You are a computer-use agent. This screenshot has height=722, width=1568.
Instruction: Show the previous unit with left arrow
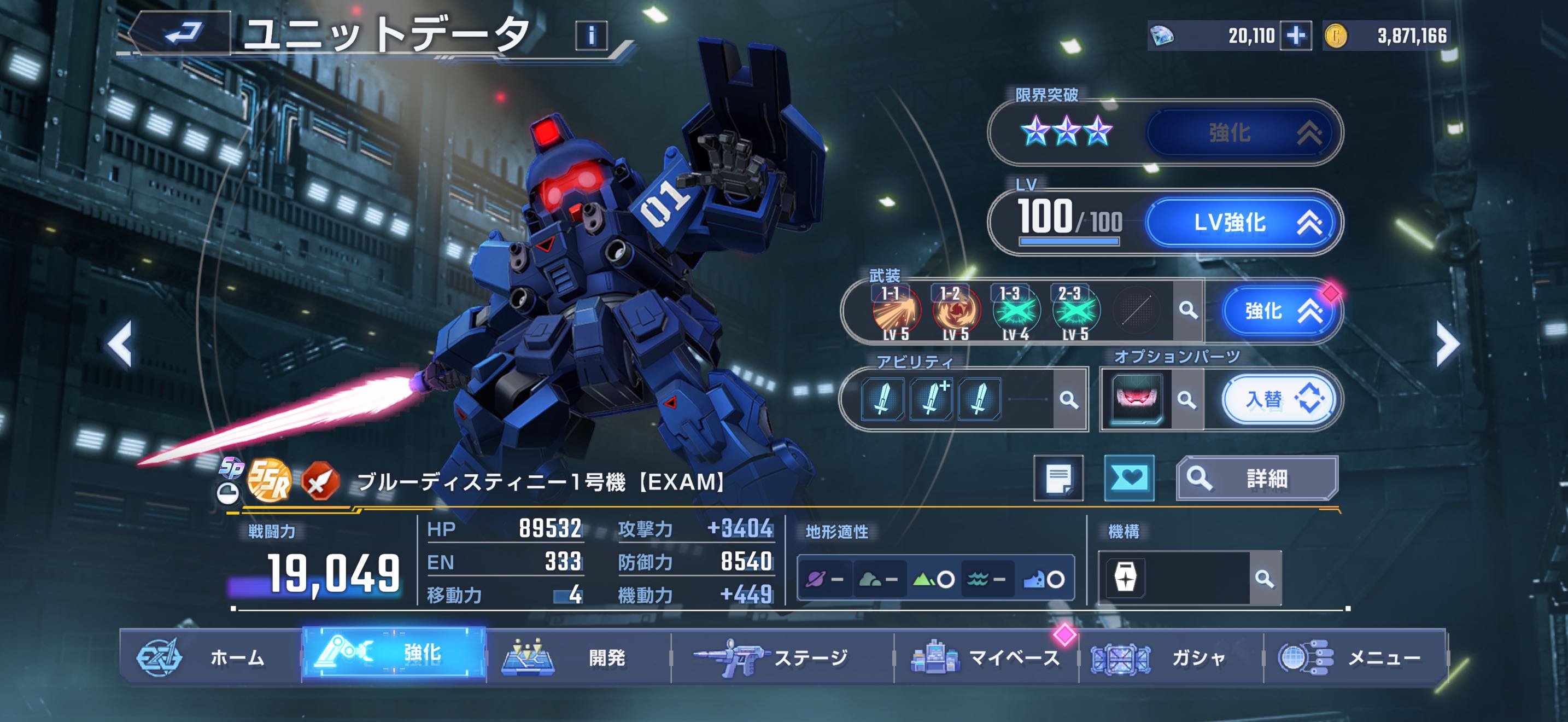click(x=120, y=344)
